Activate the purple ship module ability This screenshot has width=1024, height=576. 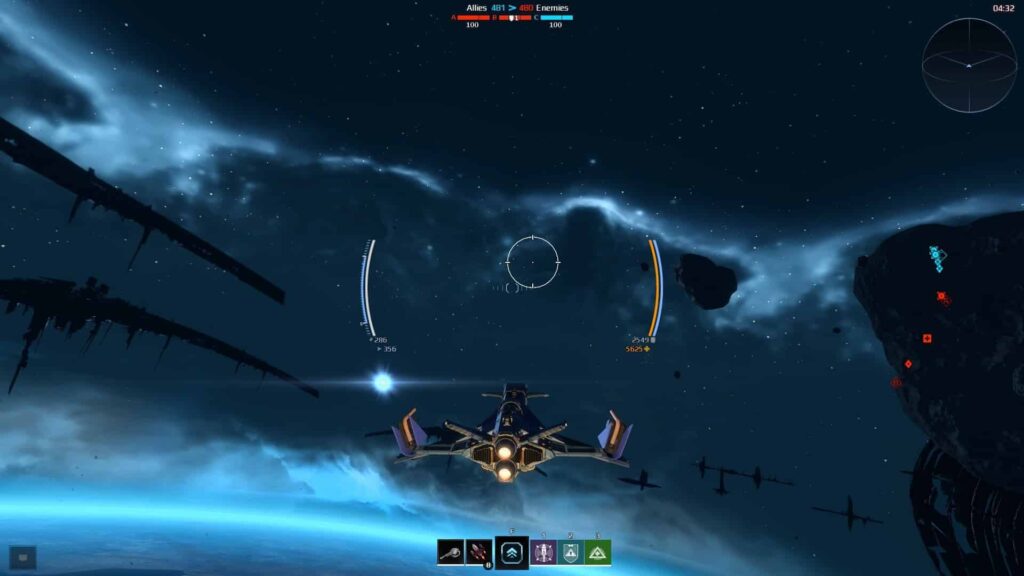(x=544, y=552)
